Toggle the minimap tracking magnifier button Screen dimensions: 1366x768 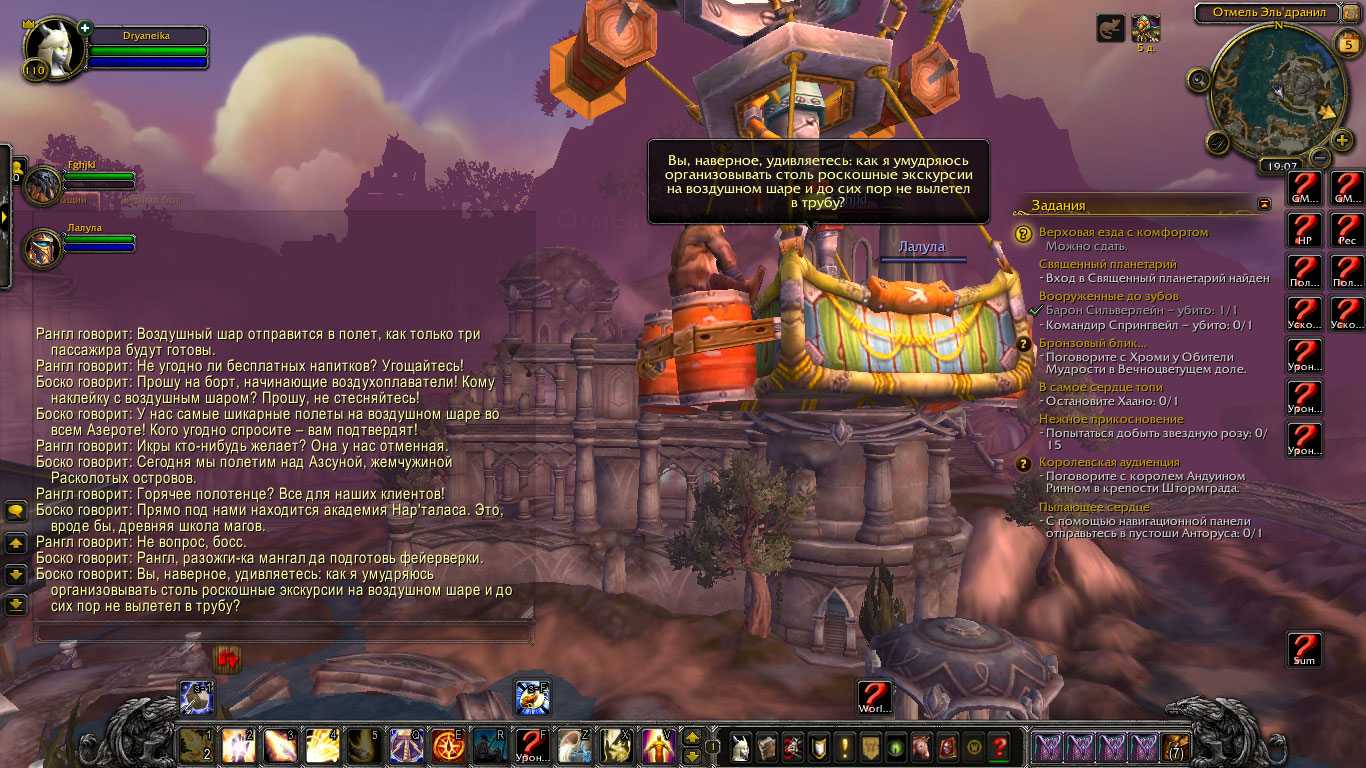[x=1197, y=79]
